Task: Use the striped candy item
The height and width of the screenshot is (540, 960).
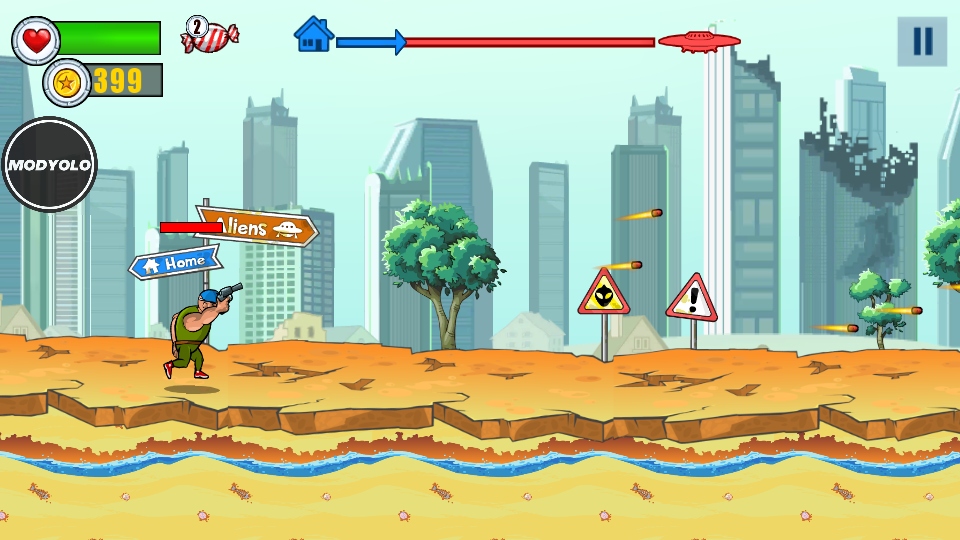Action: [x=210, y=36]
